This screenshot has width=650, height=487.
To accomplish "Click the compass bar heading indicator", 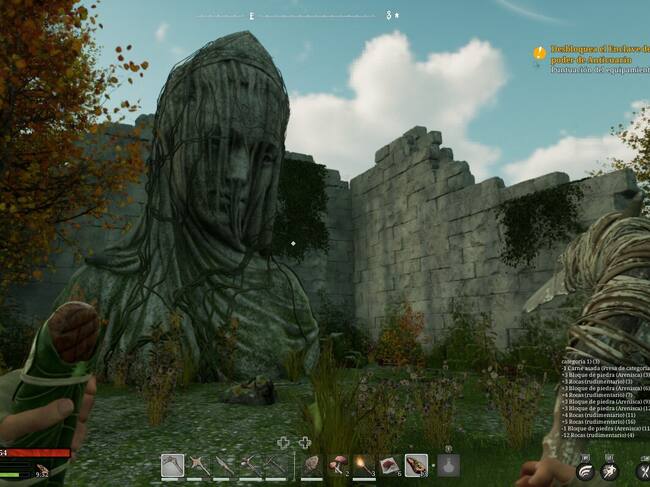I will click(x=252, y=16).
